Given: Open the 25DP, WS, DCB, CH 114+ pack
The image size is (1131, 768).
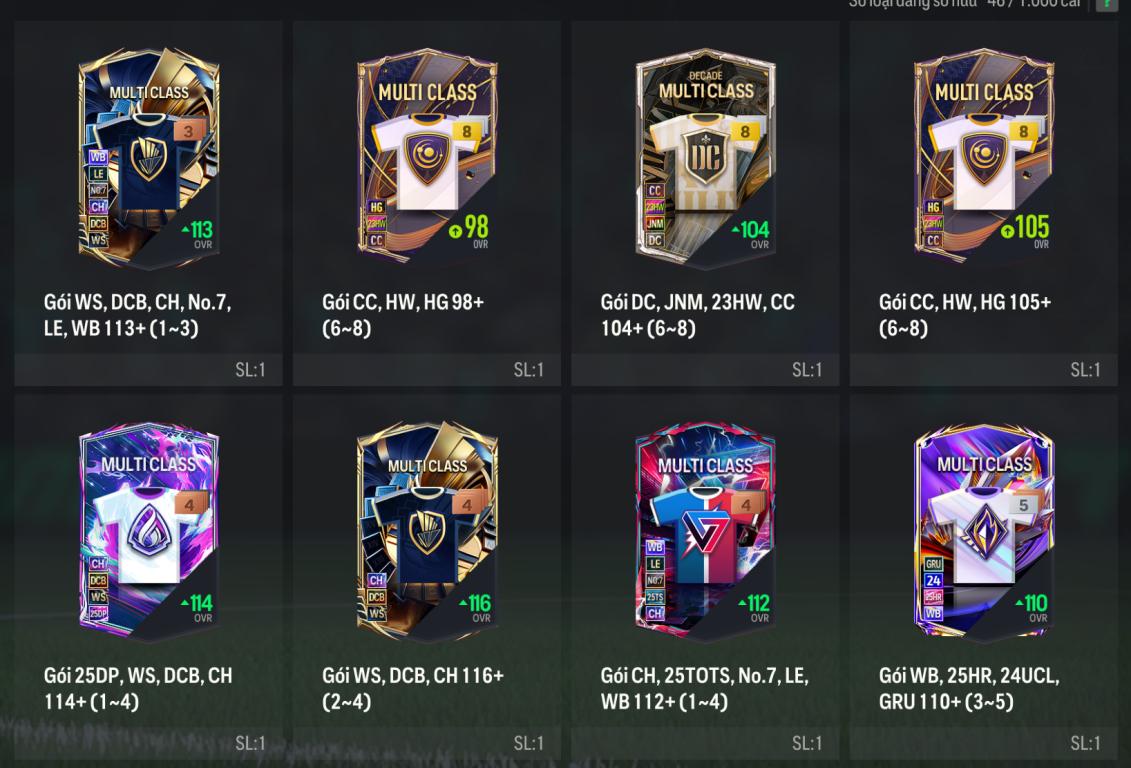Looking at the screenshot, I should 148,534.
